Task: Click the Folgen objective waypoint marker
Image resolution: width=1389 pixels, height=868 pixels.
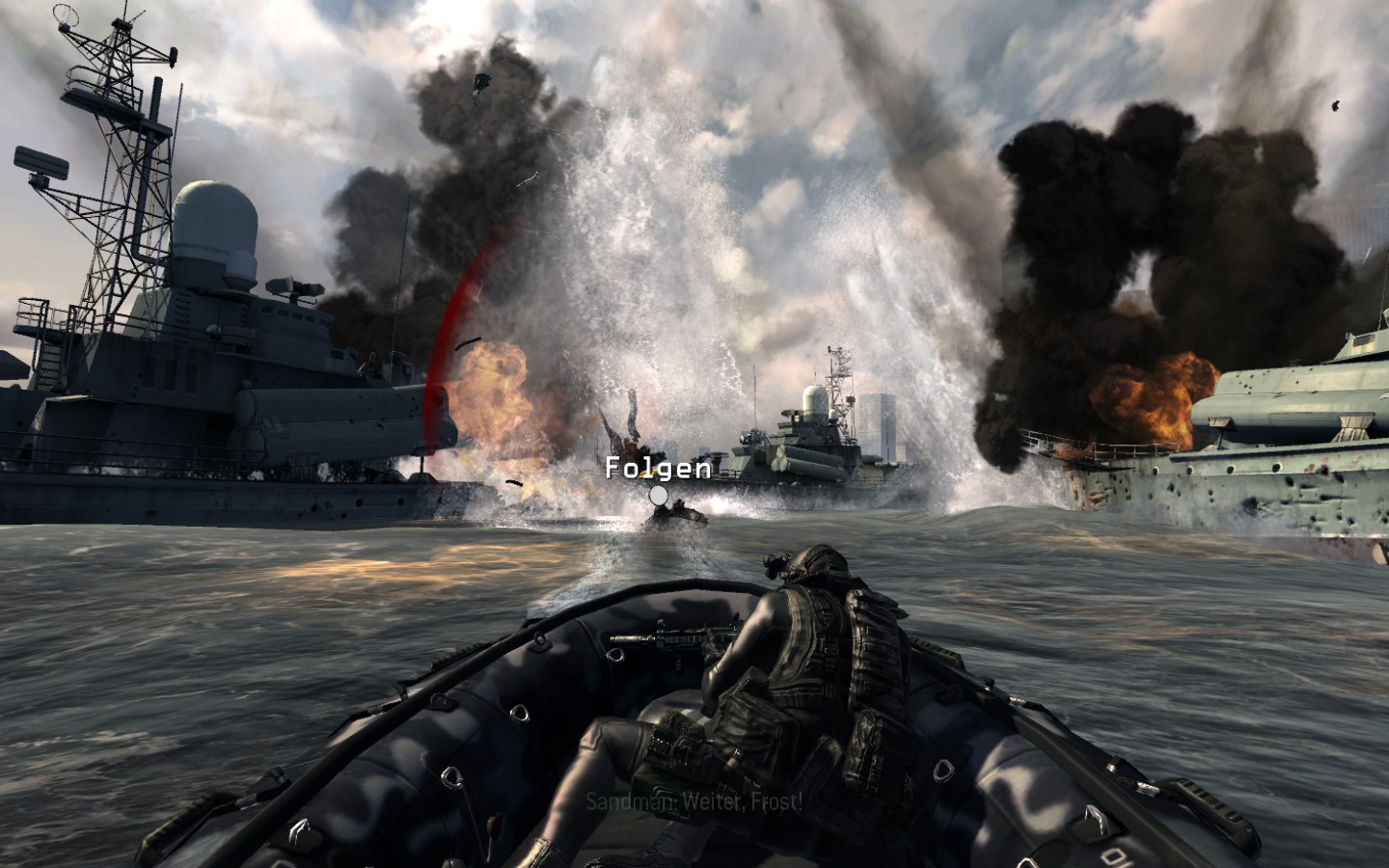Action: pyautogui.click(x=658, y=495)
